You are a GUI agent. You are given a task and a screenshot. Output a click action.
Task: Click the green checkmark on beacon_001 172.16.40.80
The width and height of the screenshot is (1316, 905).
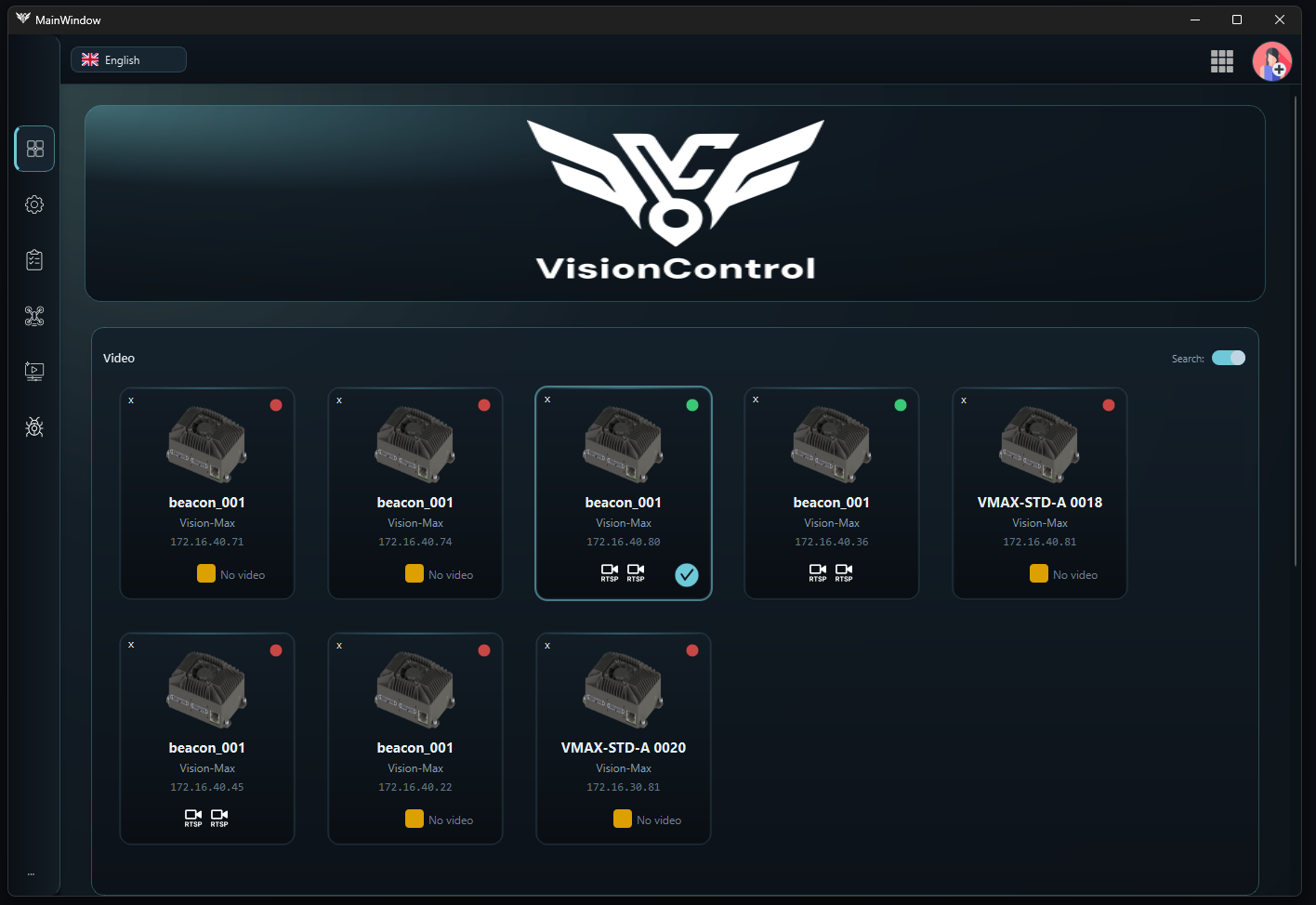(x=687, y=575)
